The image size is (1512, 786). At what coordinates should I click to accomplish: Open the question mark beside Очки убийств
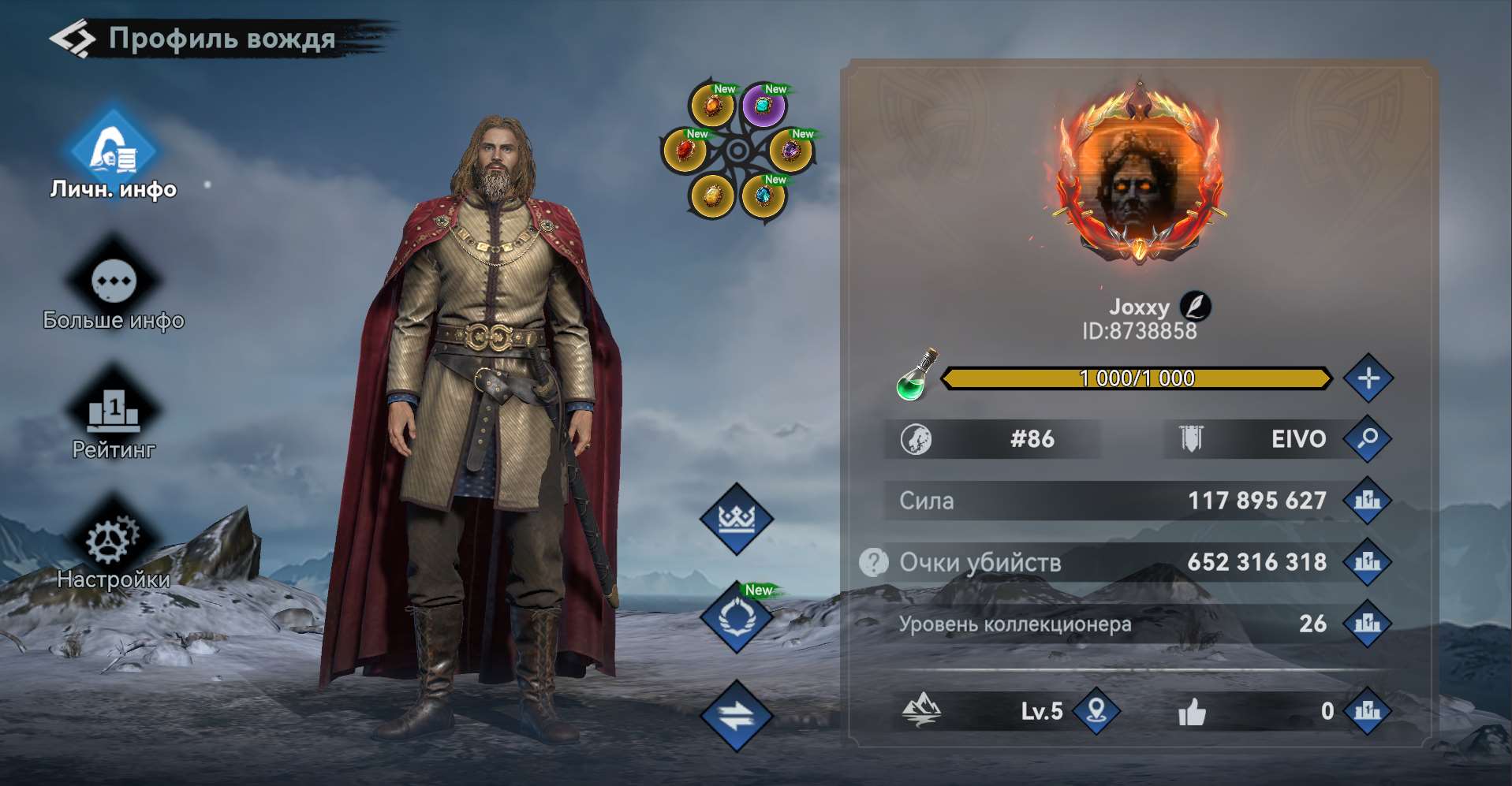874,562
